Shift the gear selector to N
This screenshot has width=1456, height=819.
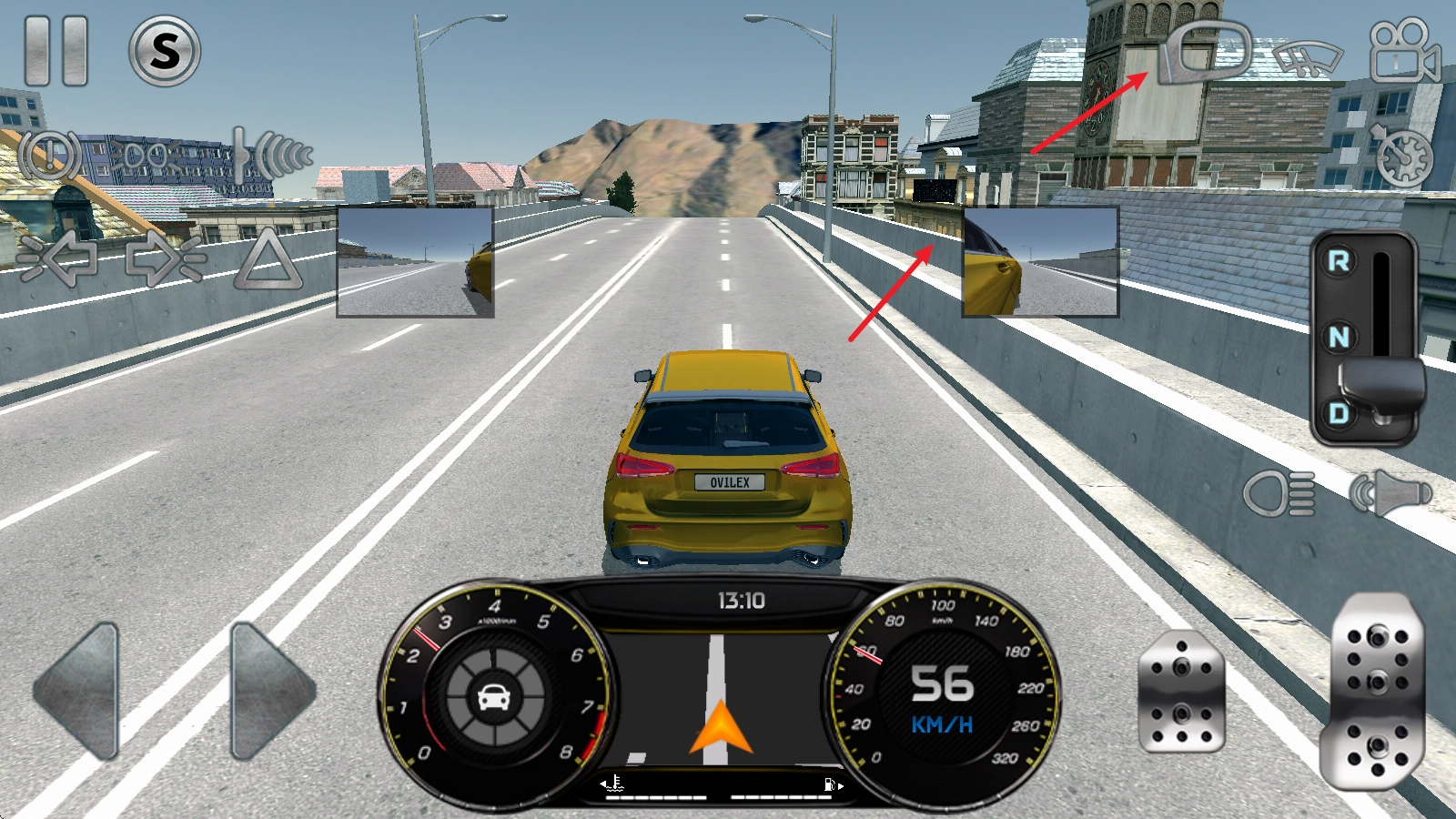[1339, 338]
